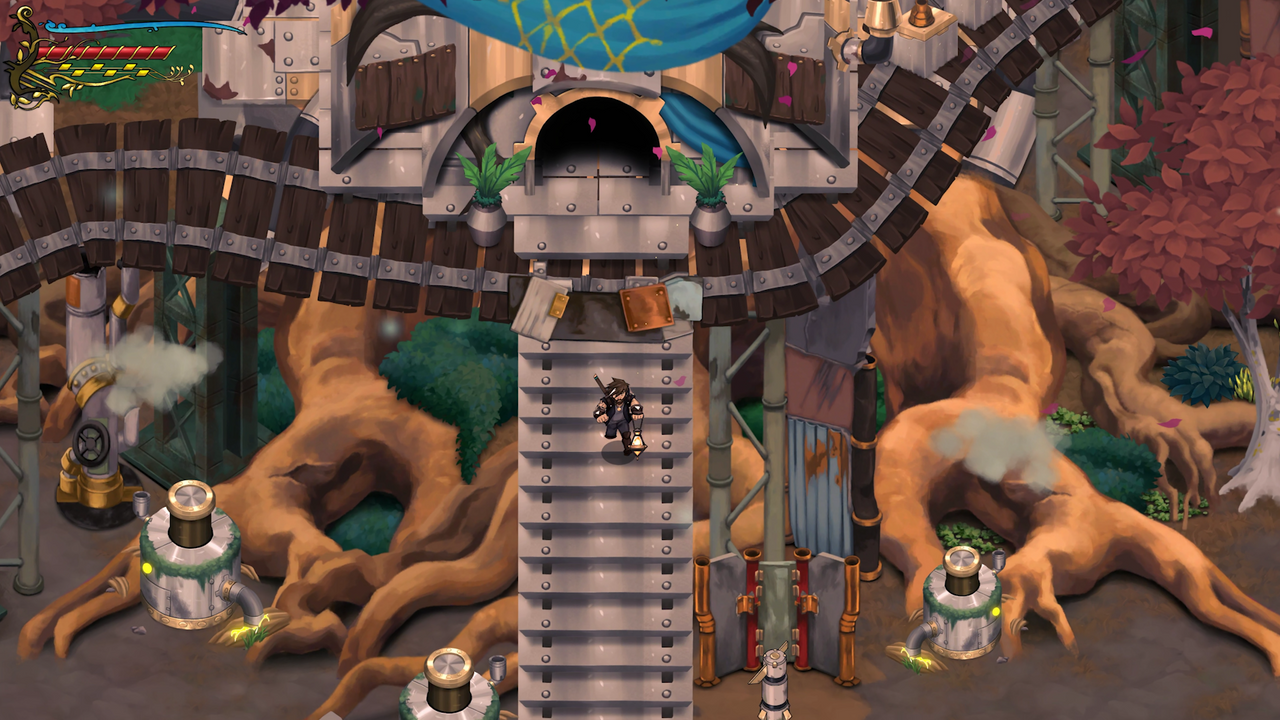Screen dimensions: 1280x720
Task: Toggle the yellow glowing vent near the left boiler
Action: tap(148, 567)
